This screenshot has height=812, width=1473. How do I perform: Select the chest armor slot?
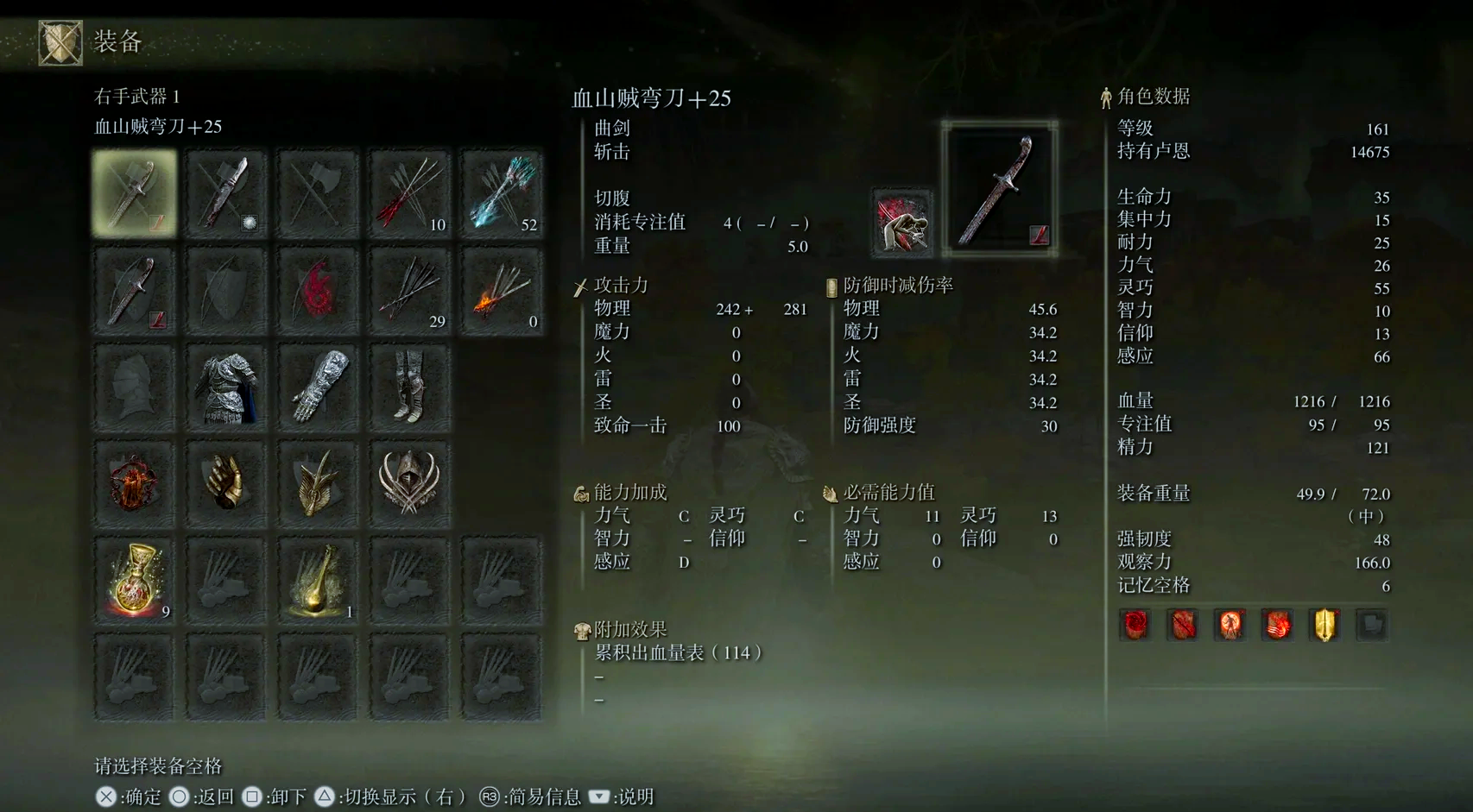coord(226,387)
